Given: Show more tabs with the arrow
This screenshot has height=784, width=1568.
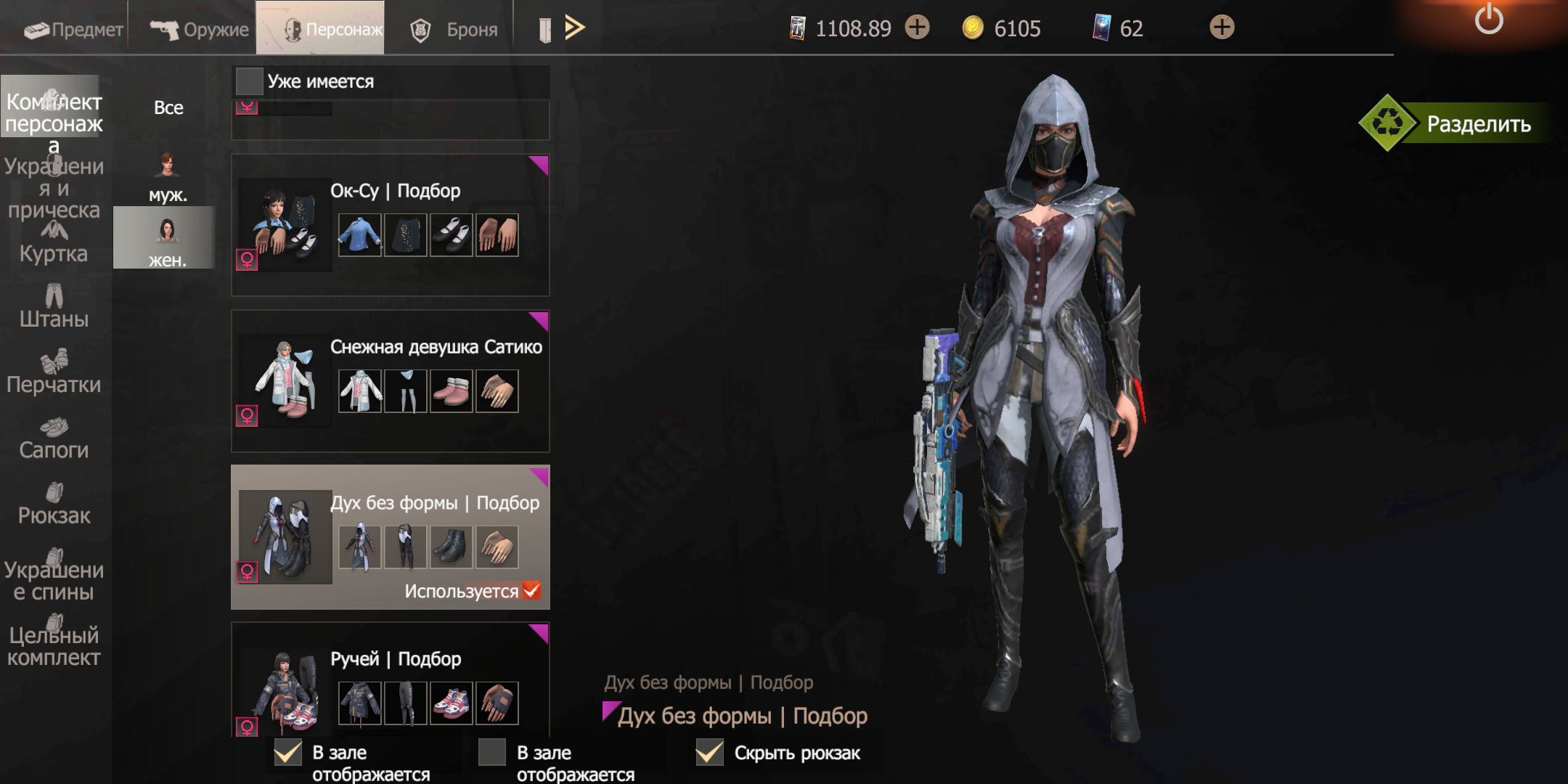Looking at the screenshot, I should tap(574, 28).
